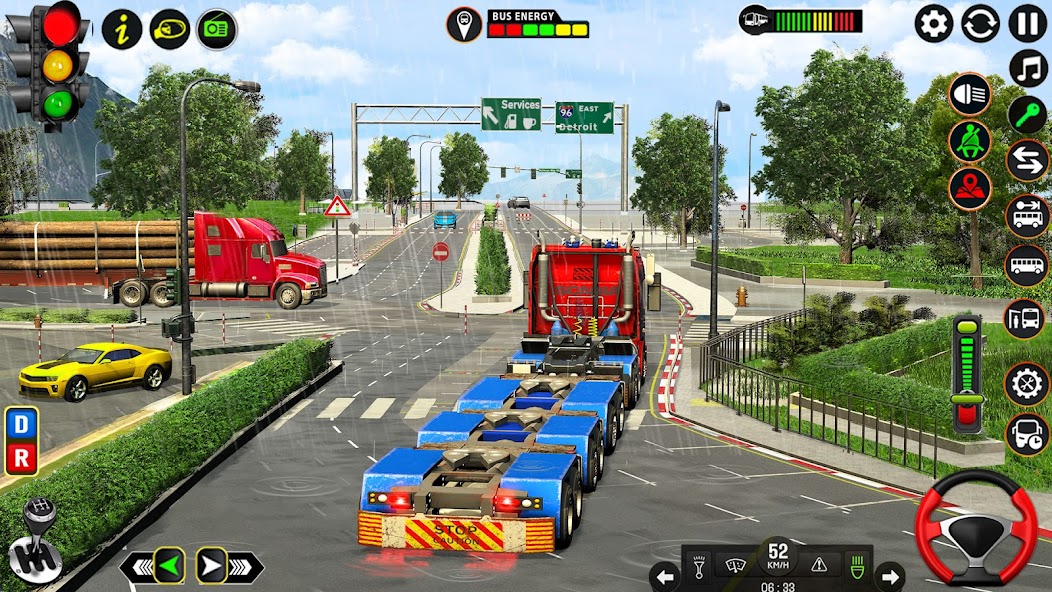The width and height of the screenshot is (1052, 592).
Task: Open the info button
Action: (x=122, y=29)
